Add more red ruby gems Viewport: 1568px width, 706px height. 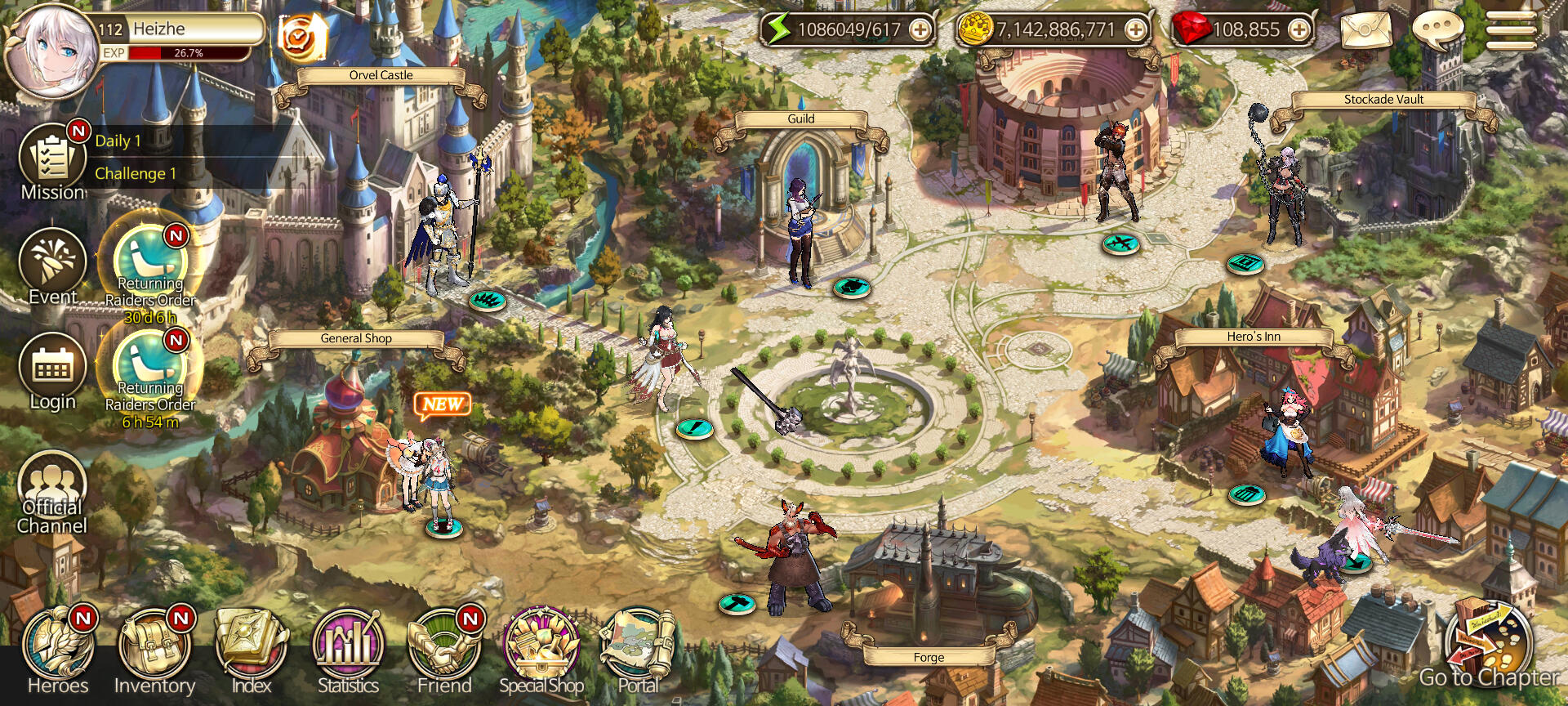(x=1298, y=30)
